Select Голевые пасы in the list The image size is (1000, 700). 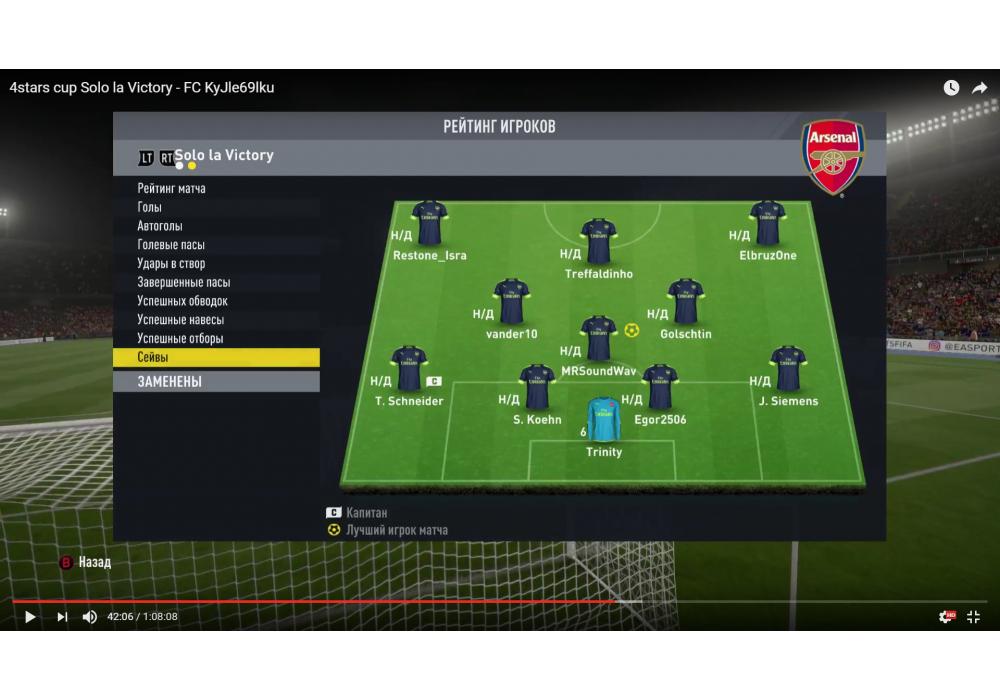171,245
